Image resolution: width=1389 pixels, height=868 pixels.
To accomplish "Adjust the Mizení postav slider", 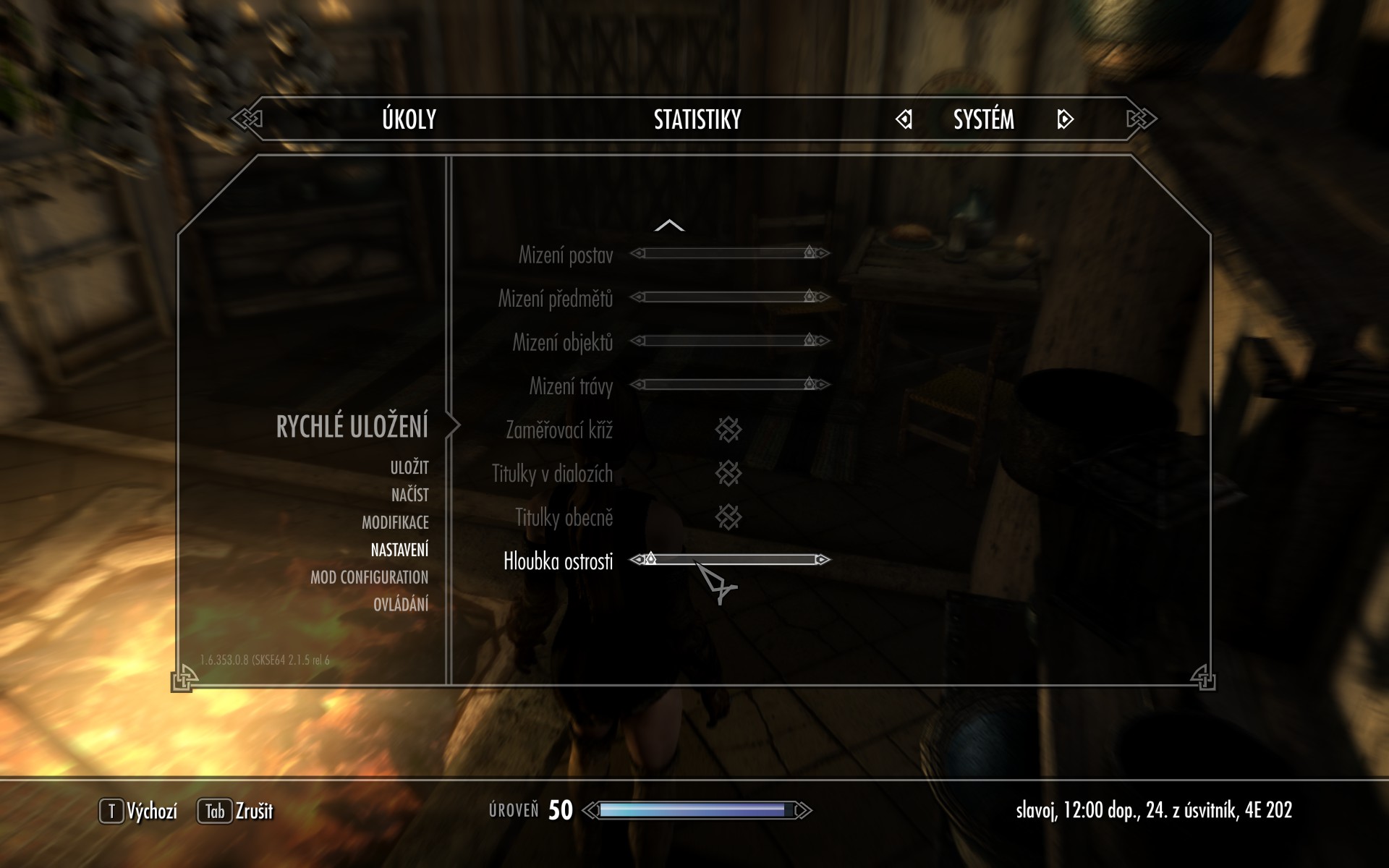I will pos(730,253).
